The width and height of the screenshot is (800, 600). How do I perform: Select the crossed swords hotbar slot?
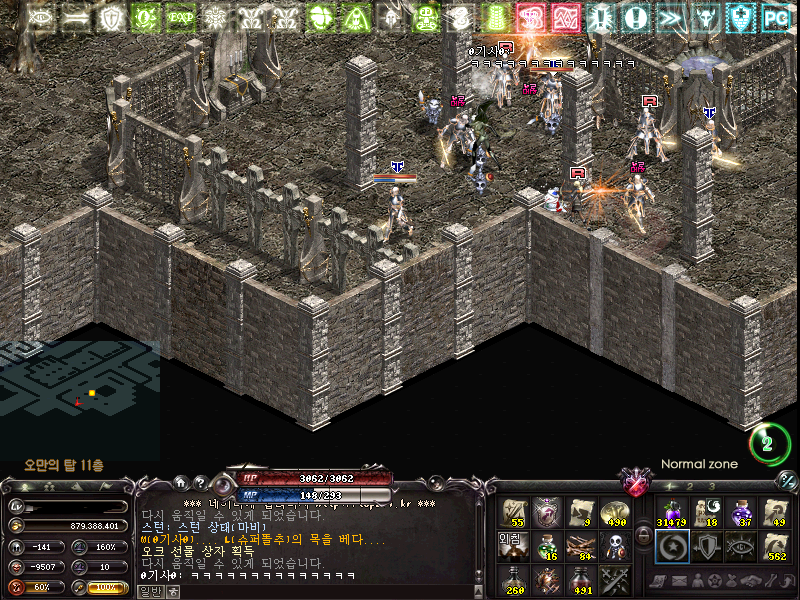pyautogui.click(x=615, y=579)
